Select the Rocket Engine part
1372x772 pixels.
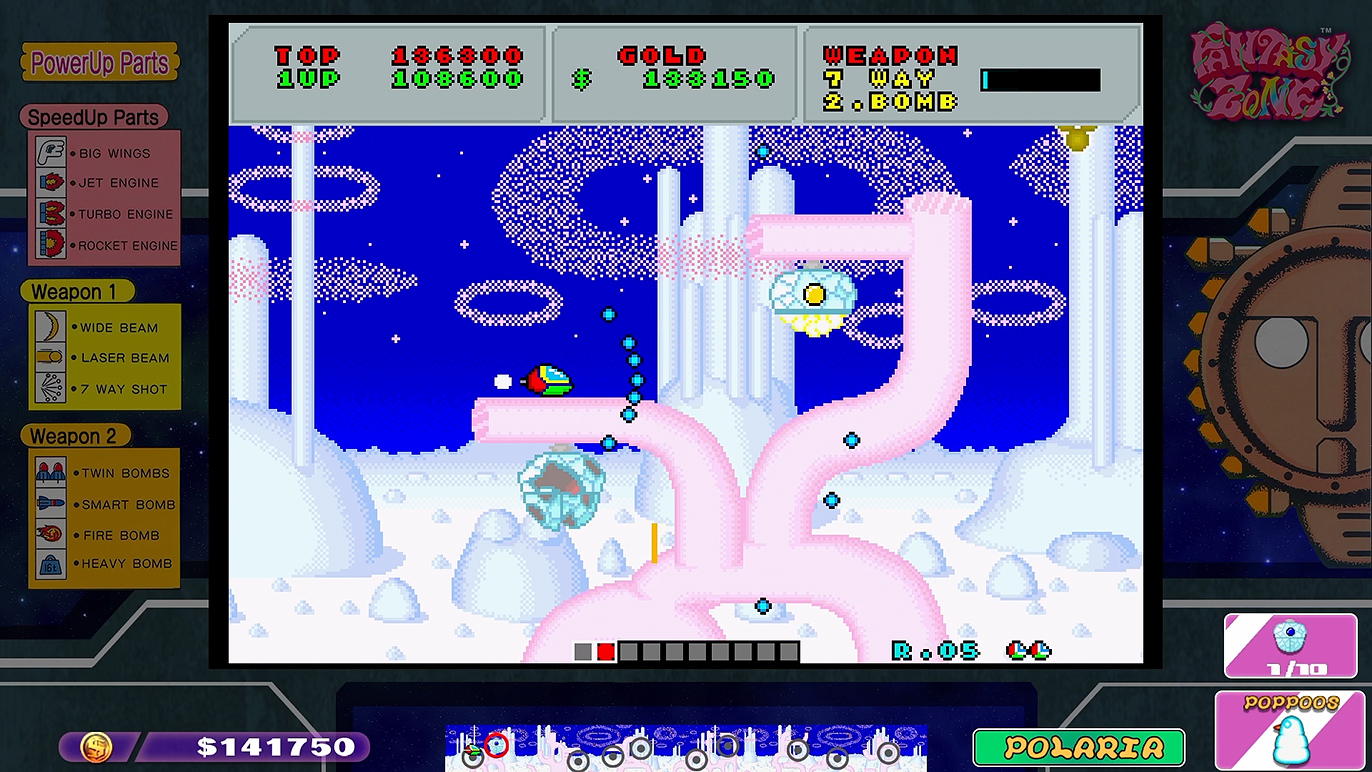[104, 245]
